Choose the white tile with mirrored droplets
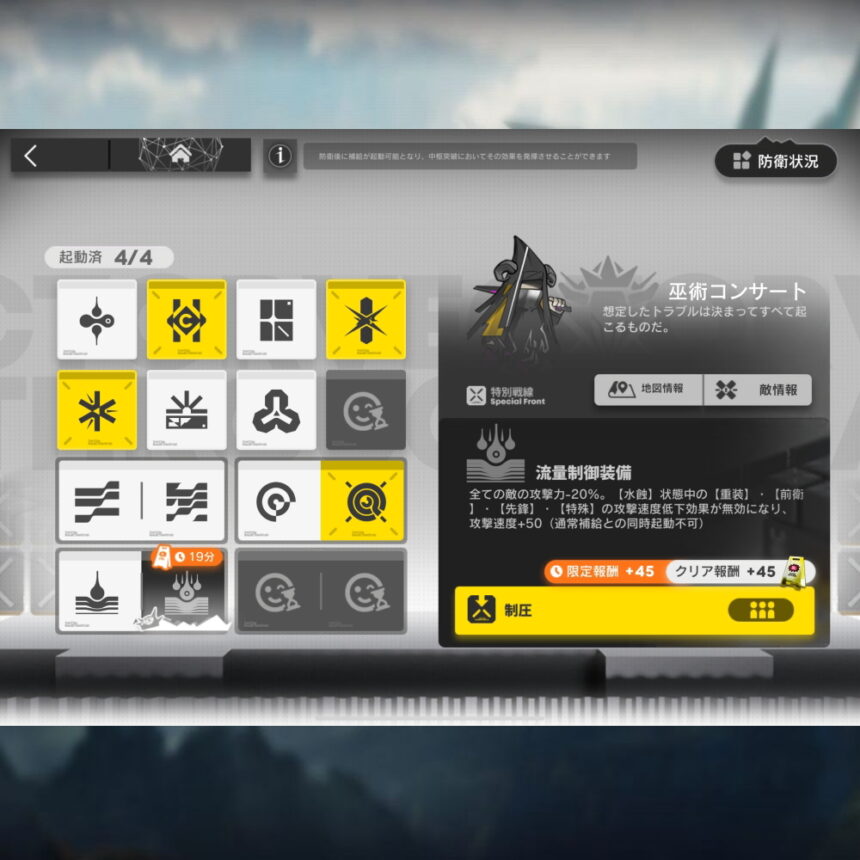Image resolution: width=860 pixels, height=860 pixels. tap(97, 320)
